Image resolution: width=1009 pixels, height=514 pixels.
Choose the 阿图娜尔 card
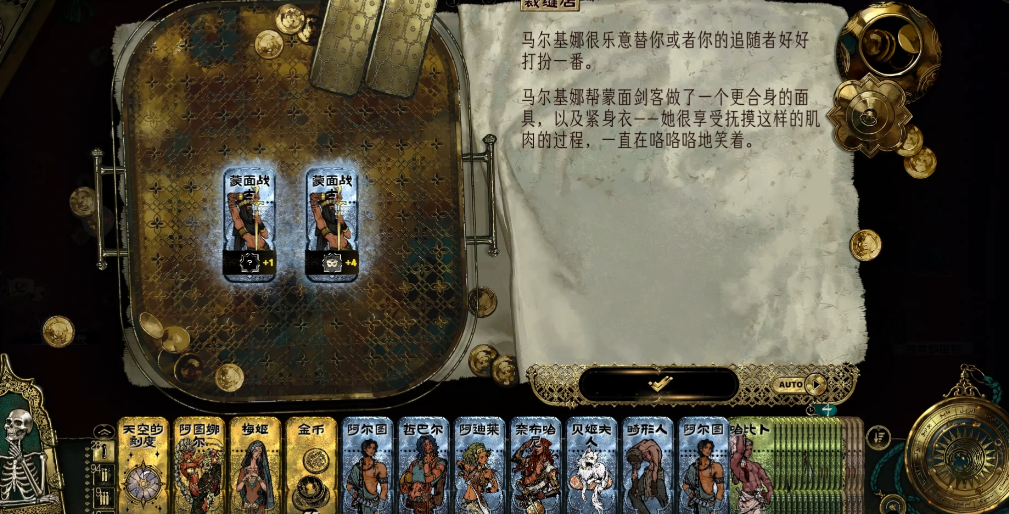199,465
